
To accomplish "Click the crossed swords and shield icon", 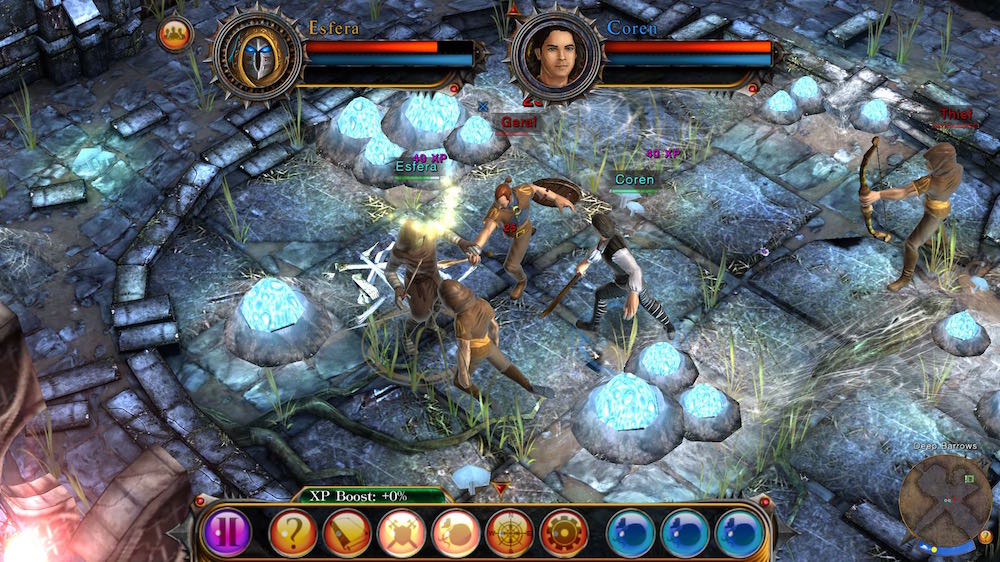I will click(402, 532).
